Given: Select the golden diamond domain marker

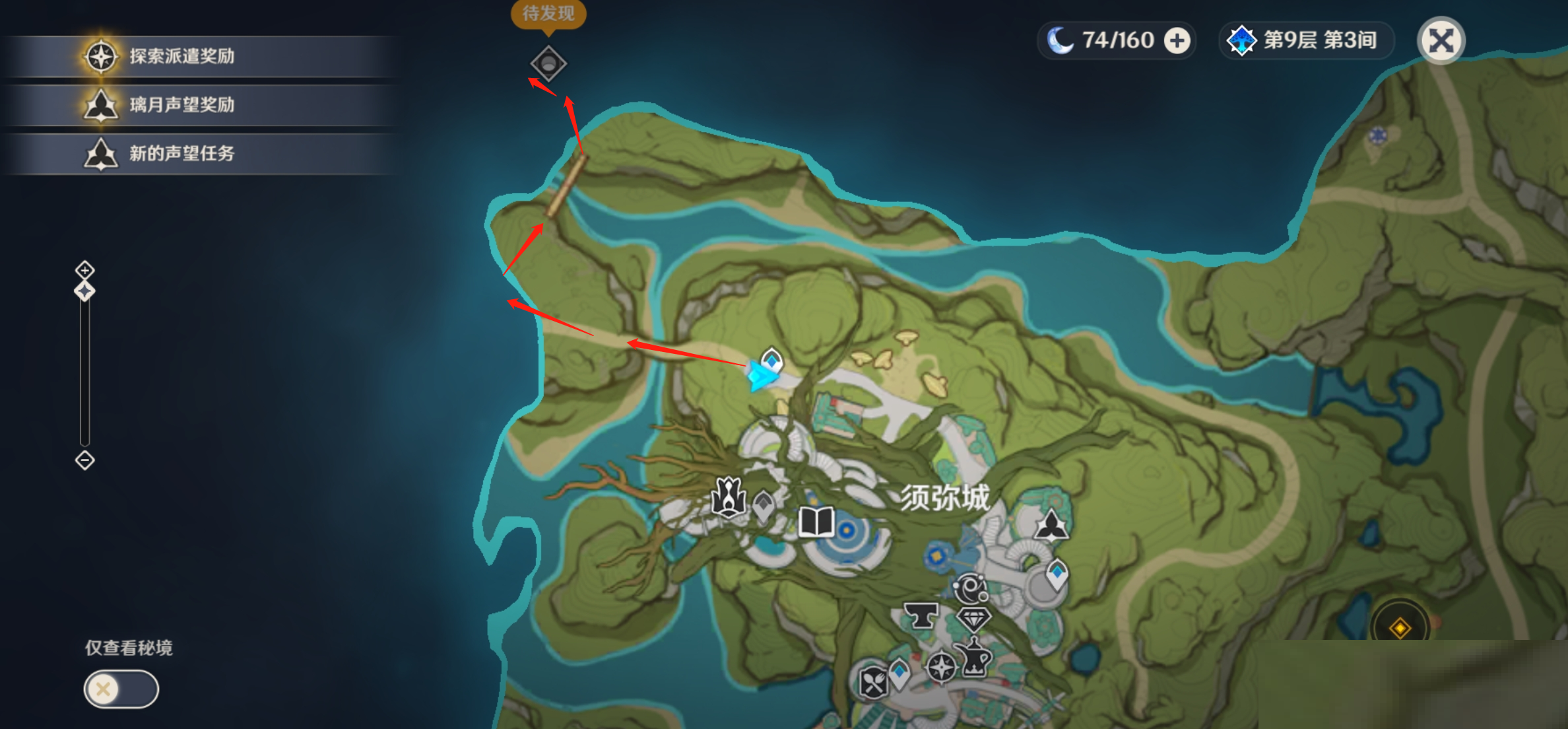Looking at the screenshot, I should click(1400, 627).
